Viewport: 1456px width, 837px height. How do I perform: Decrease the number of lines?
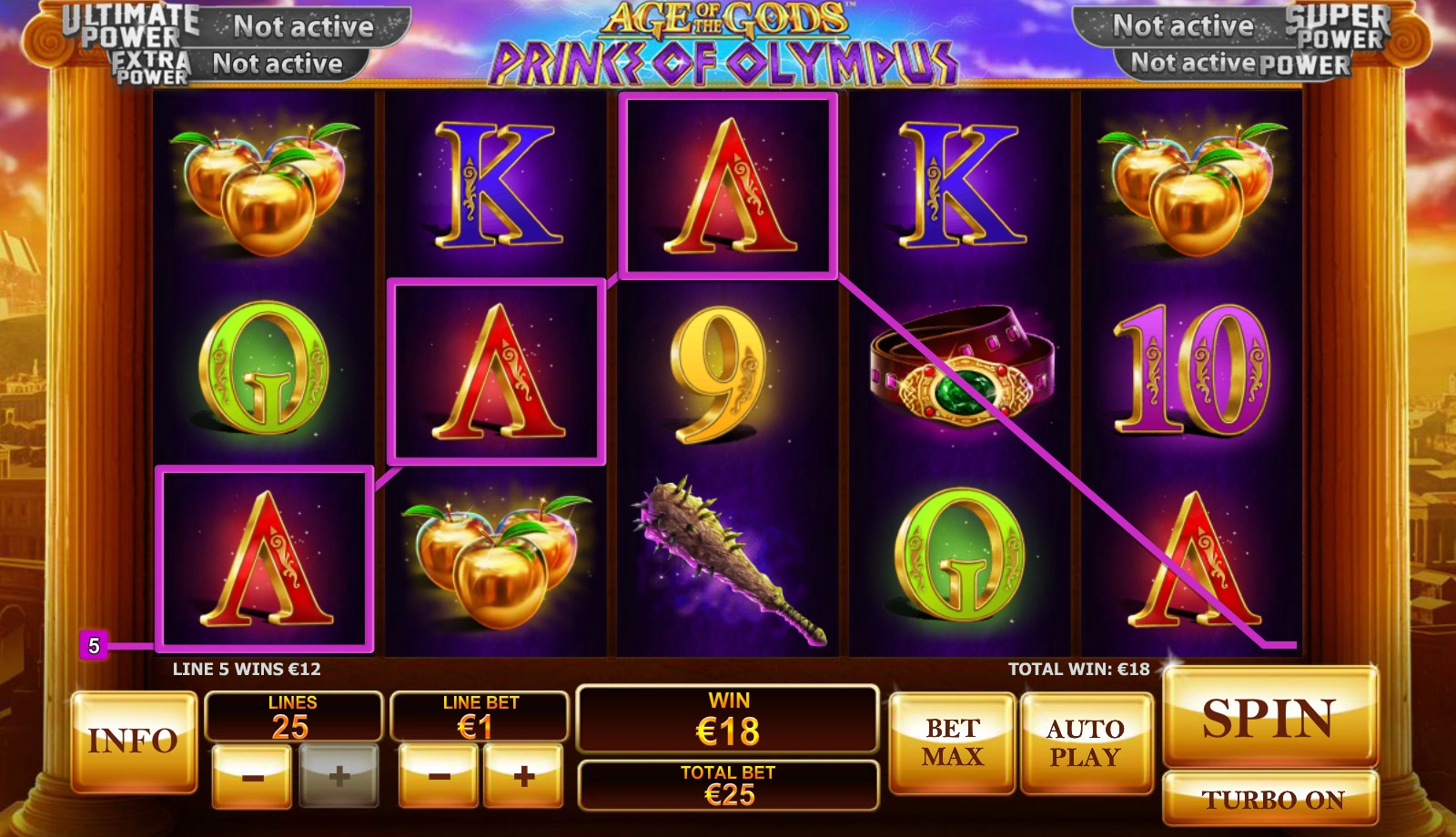pos(252,777)
